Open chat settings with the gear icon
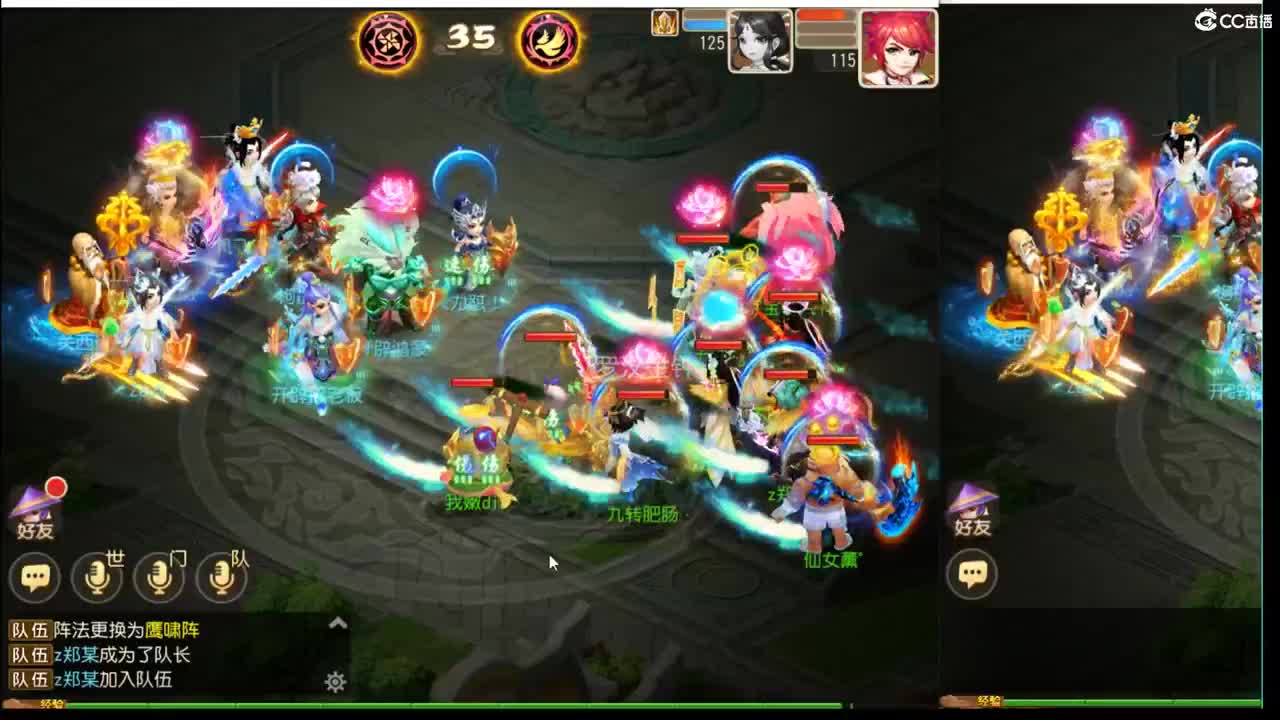The height and width of the screenshot is (720, 1280). pos(334,681)
